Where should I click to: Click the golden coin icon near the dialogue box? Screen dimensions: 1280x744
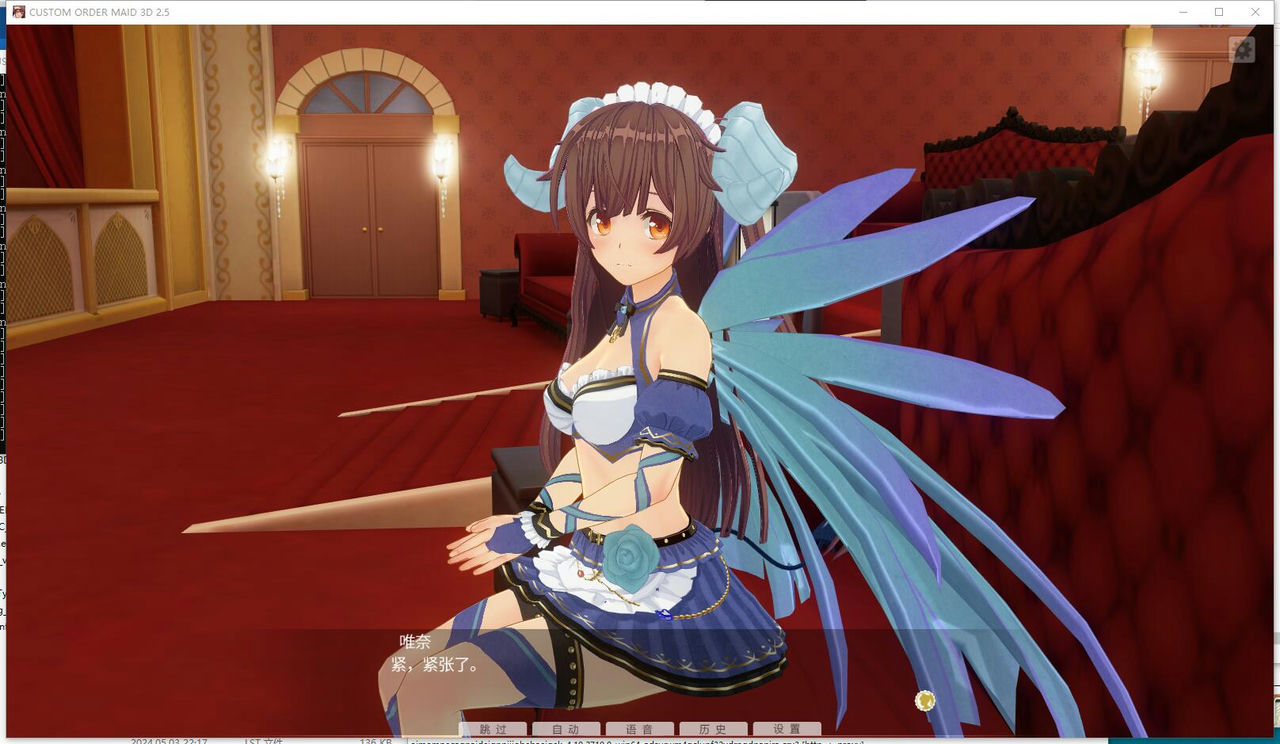pos(923,700)
